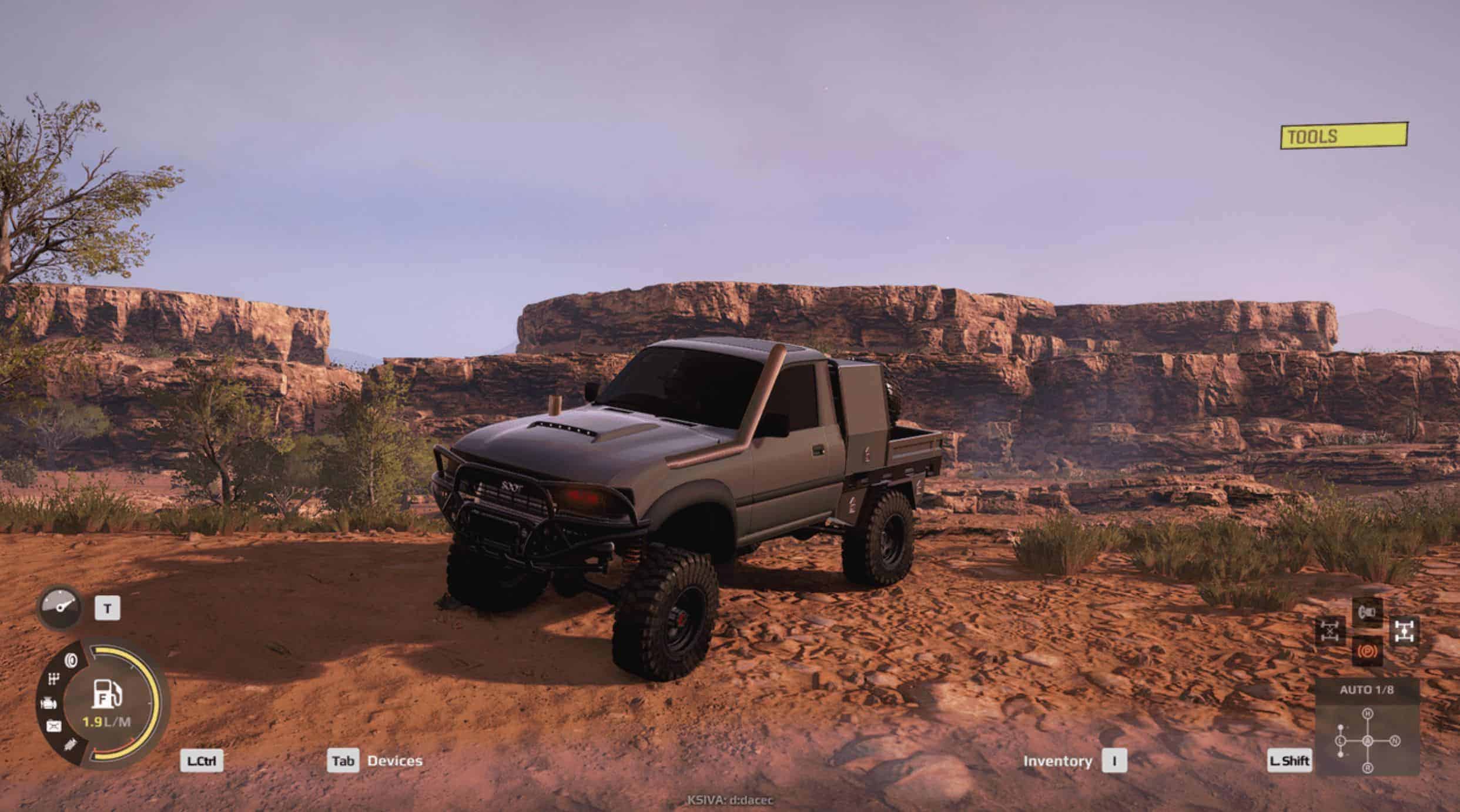Screen dimensions: 1460x812
Task: Select Auto (A) gear position
Action: pos(1368,740)
